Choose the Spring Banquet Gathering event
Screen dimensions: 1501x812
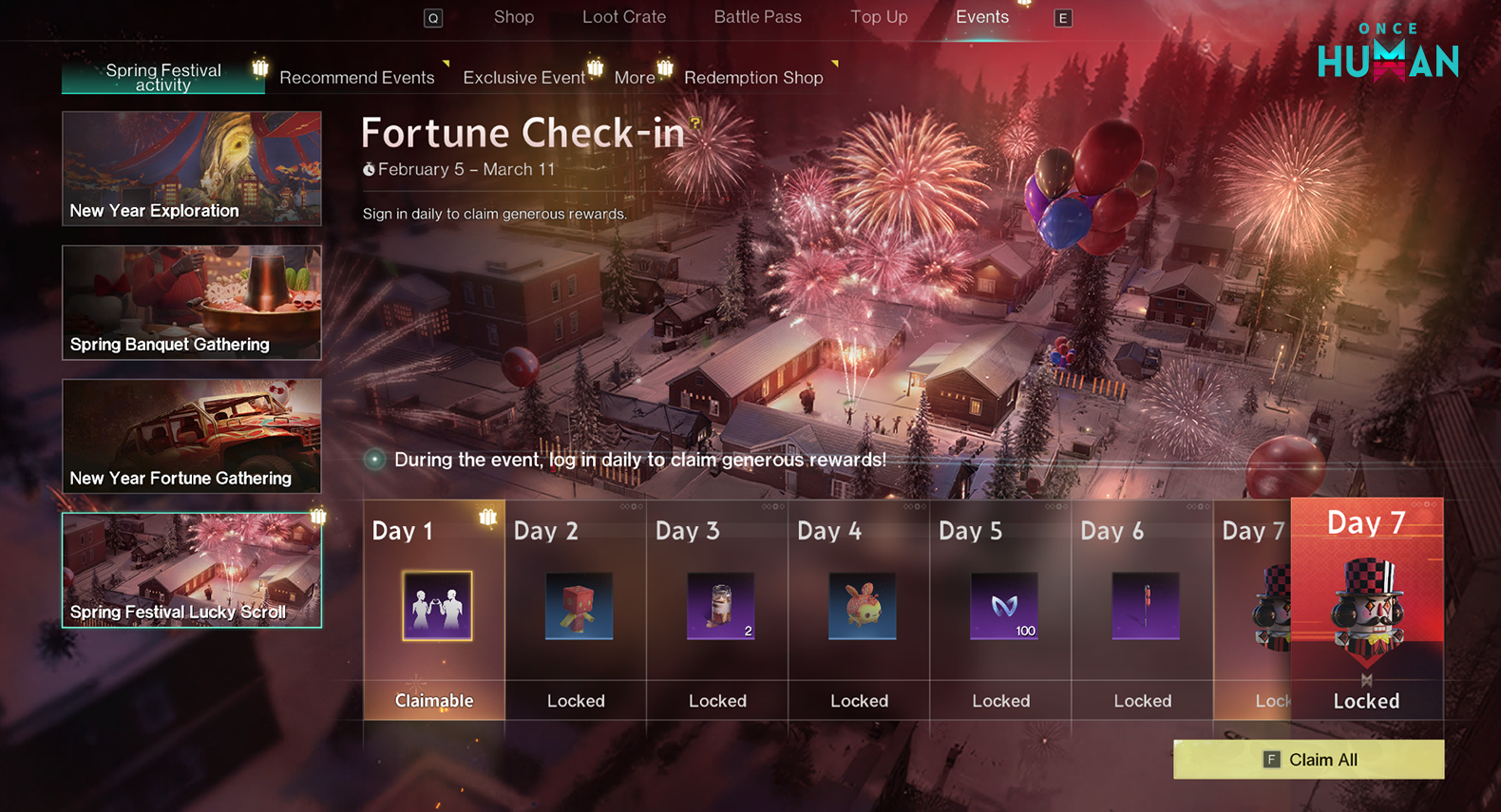coord(192,303)
